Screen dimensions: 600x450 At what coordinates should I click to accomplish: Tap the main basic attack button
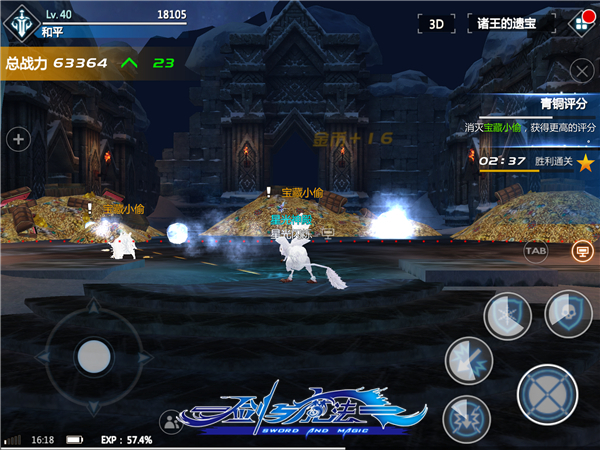point(547,393)
